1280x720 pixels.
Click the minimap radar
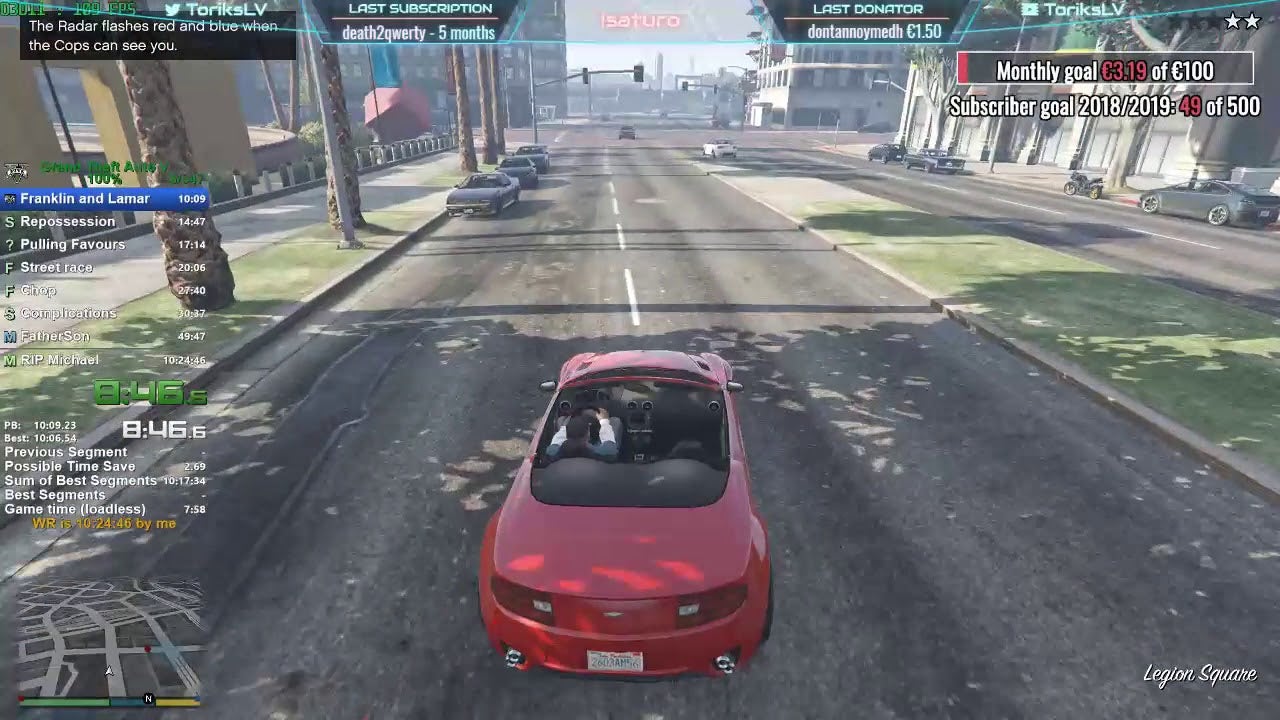(109, 638)
